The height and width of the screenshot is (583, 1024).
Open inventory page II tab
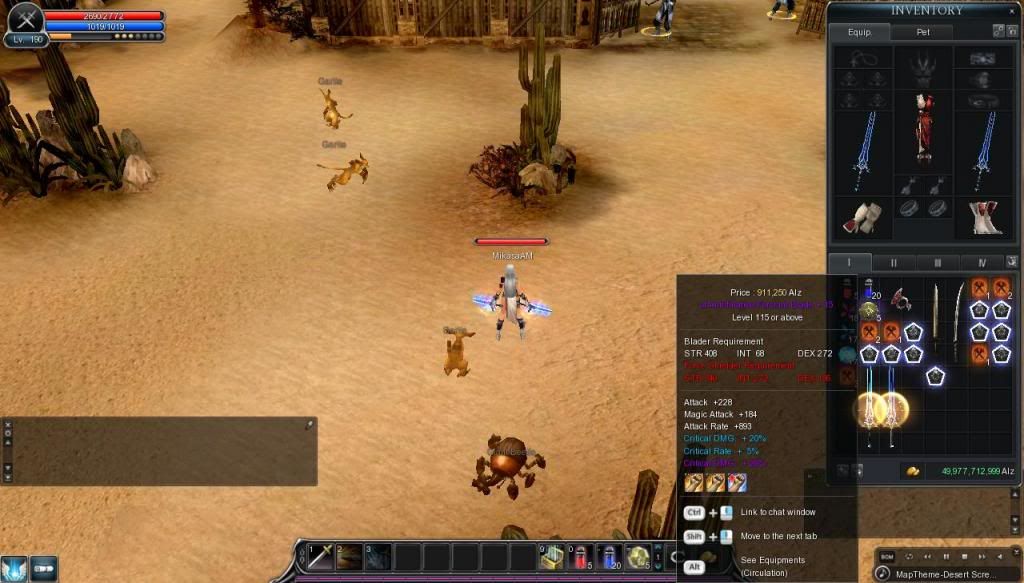pyautogui.click(x=893, y=262)
